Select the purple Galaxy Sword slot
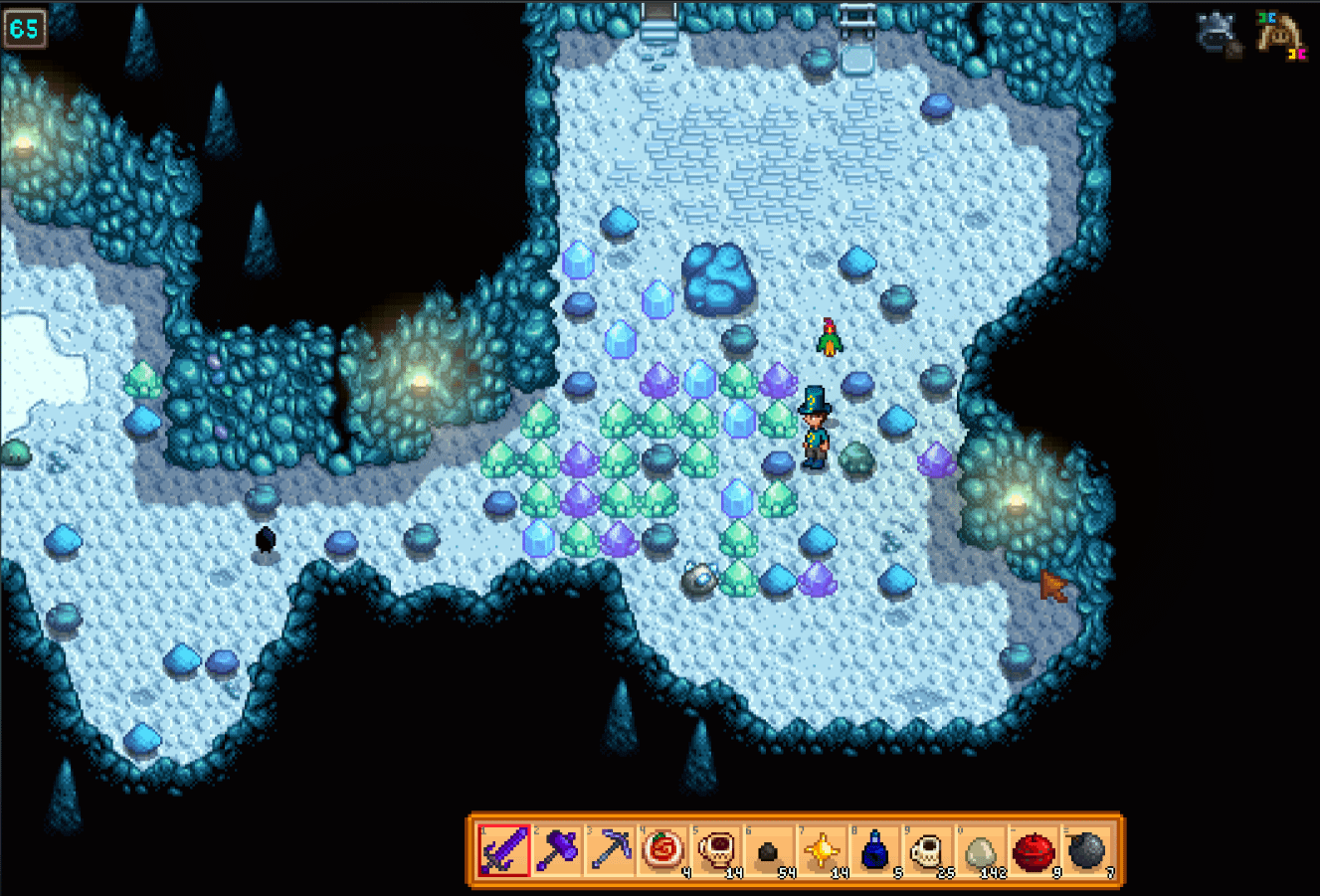 (503, 851)
